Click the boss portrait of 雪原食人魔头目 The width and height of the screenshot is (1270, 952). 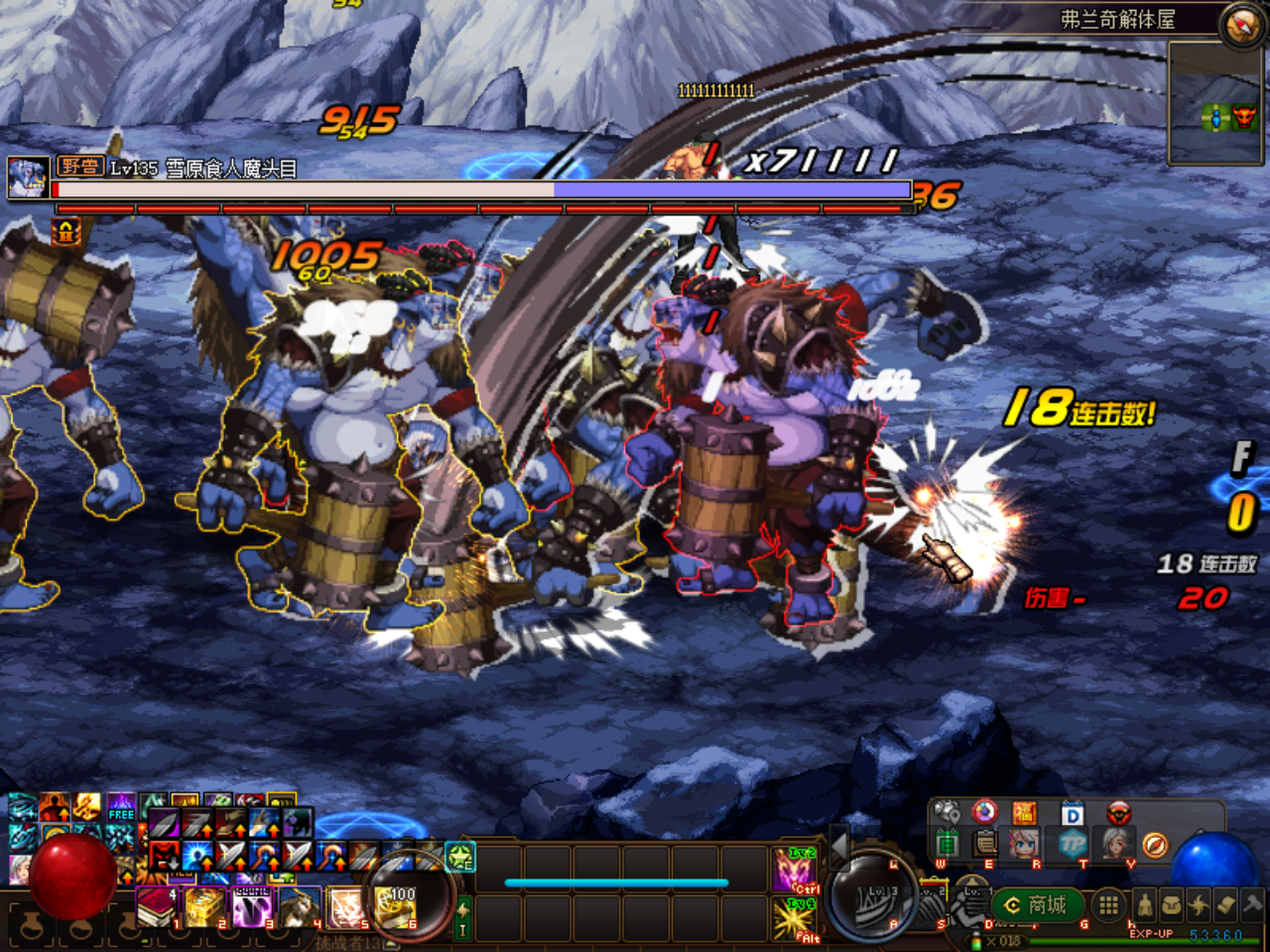point(27,178)
